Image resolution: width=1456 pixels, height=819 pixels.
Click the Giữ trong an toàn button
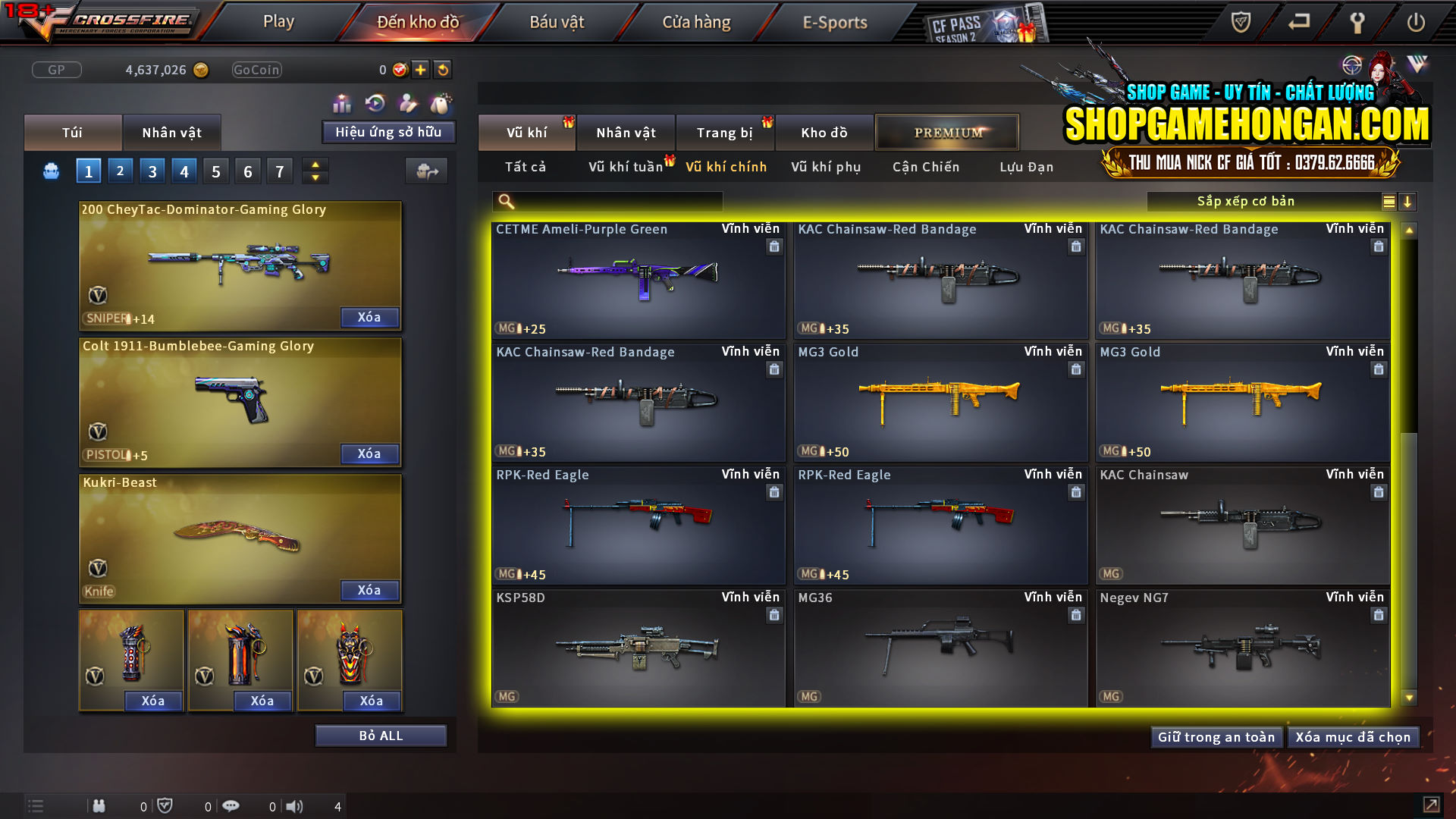click(x=1216, y=736)
